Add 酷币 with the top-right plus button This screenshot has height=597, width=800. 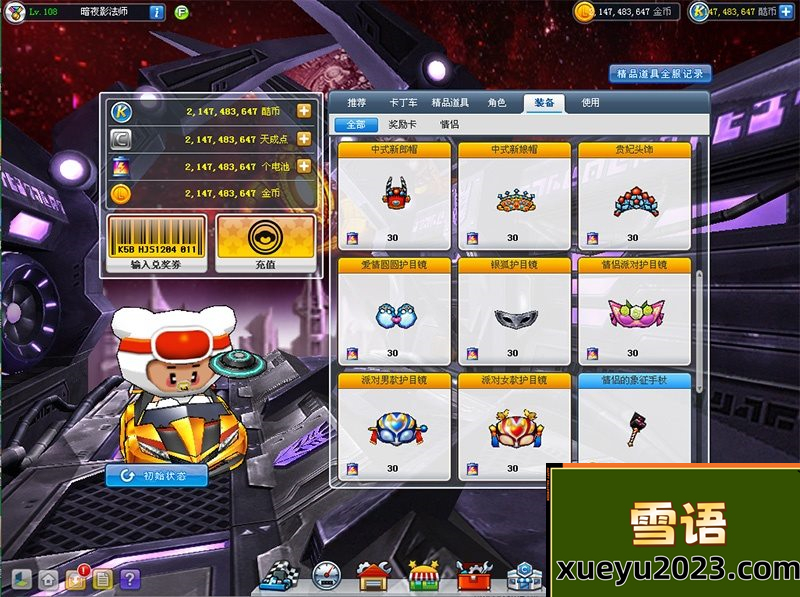[x=787, y=11]
